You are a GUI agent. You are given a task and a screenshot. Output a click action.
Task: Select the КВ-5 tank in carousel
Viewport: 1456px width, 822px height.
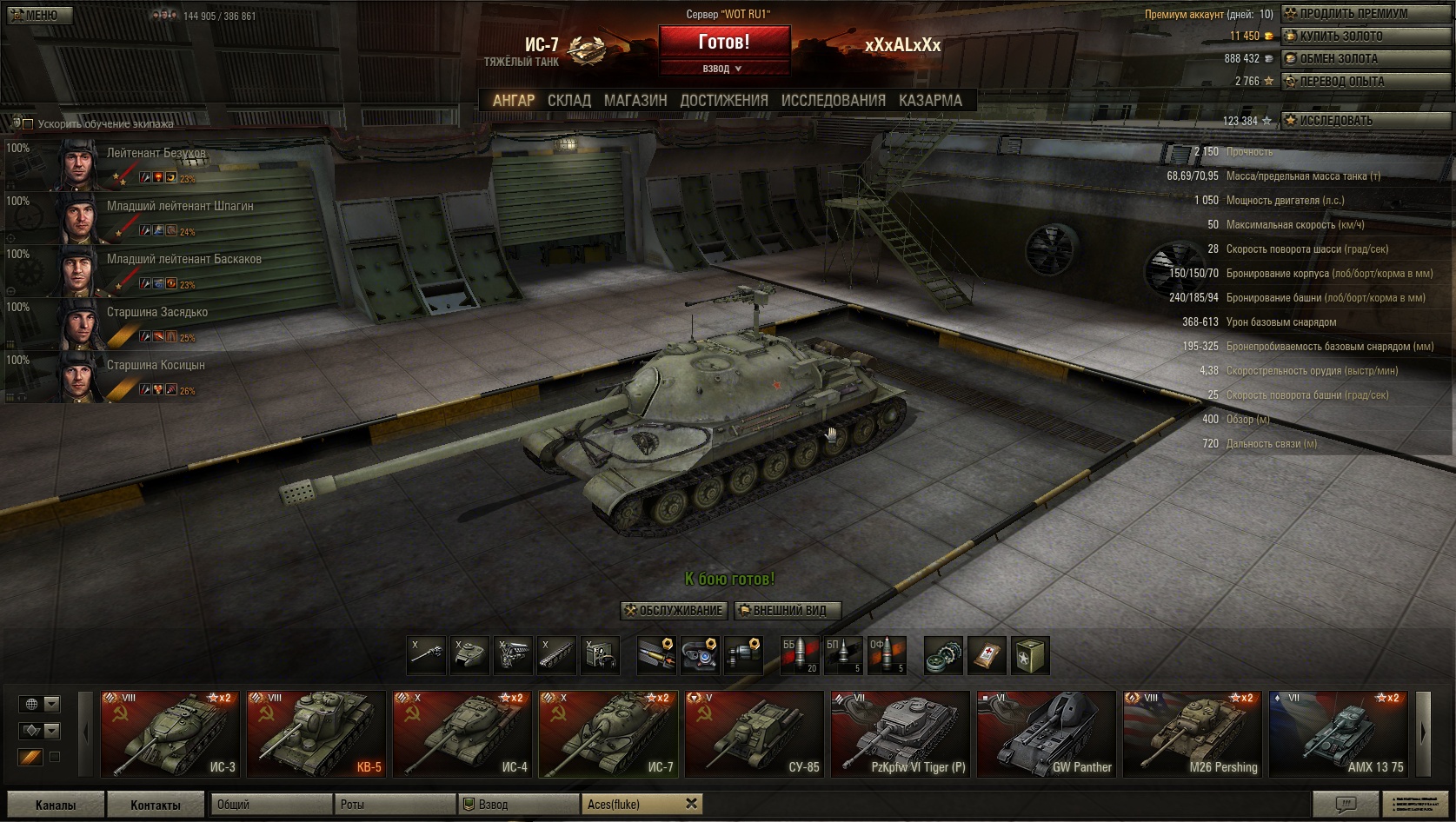(316, 733)
